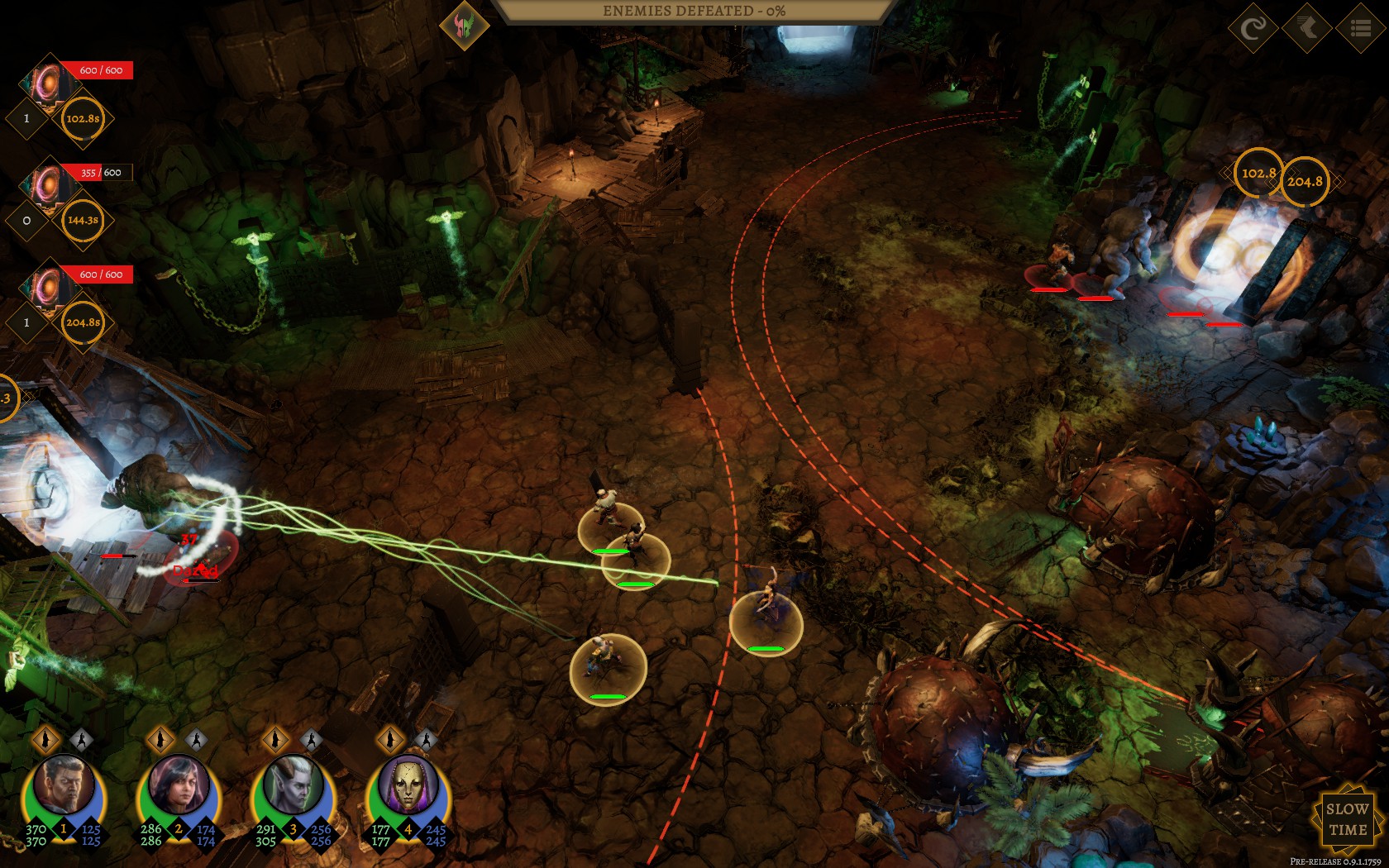Select hero 2 dark-haired woman portrait
Viewport: 1389px width, 868px height.
(179, 787)
